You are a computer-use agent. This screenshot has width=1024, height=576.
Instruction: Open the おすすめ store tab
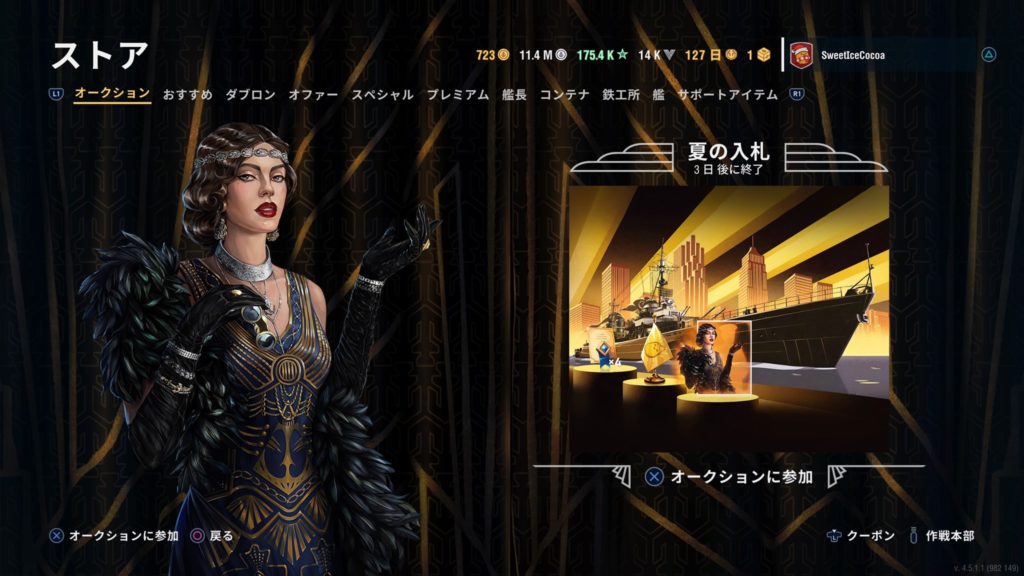click(188, 95)
